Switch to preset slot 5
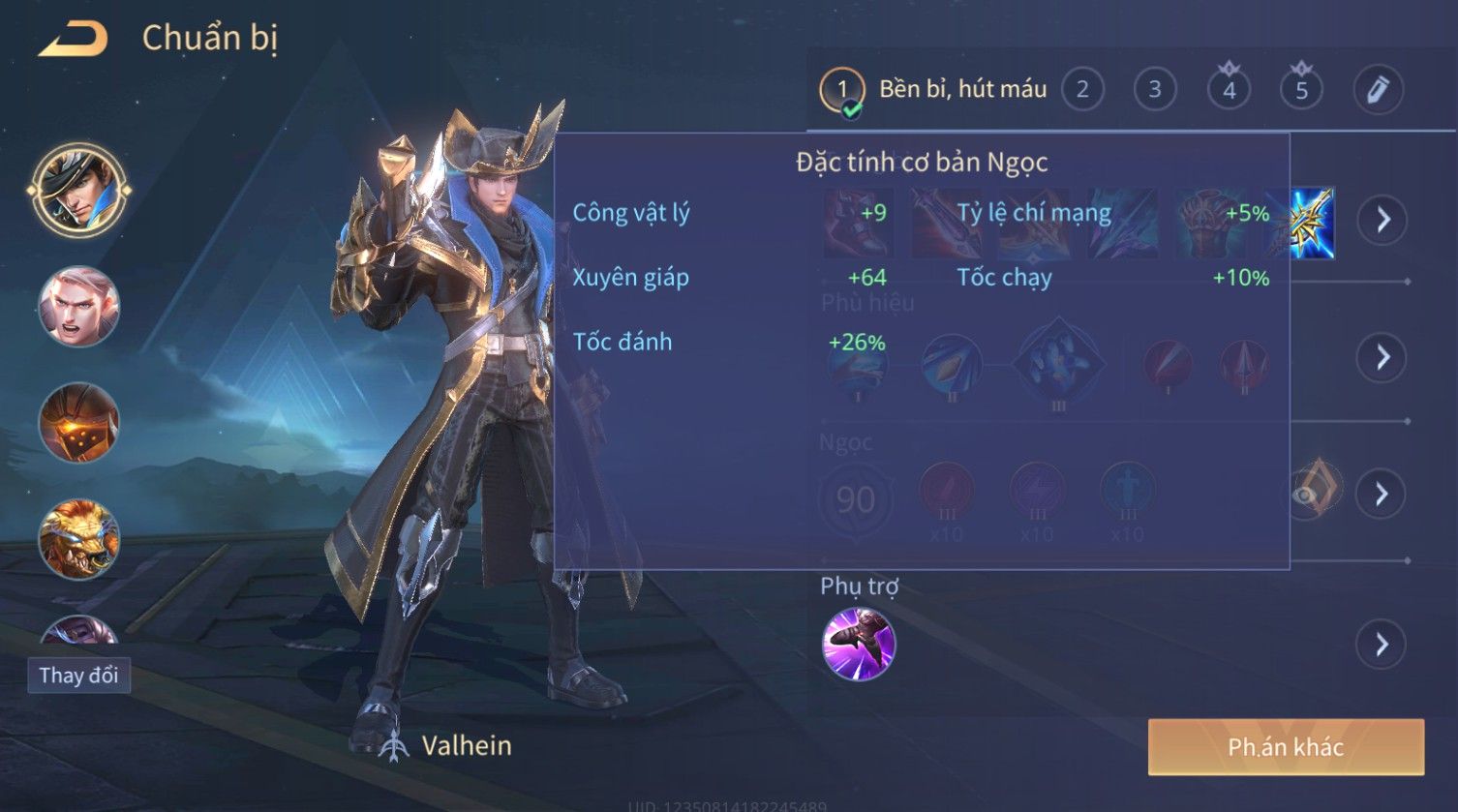The image size is (1458, 812). pyautogui.click(x=1301, y=90)
